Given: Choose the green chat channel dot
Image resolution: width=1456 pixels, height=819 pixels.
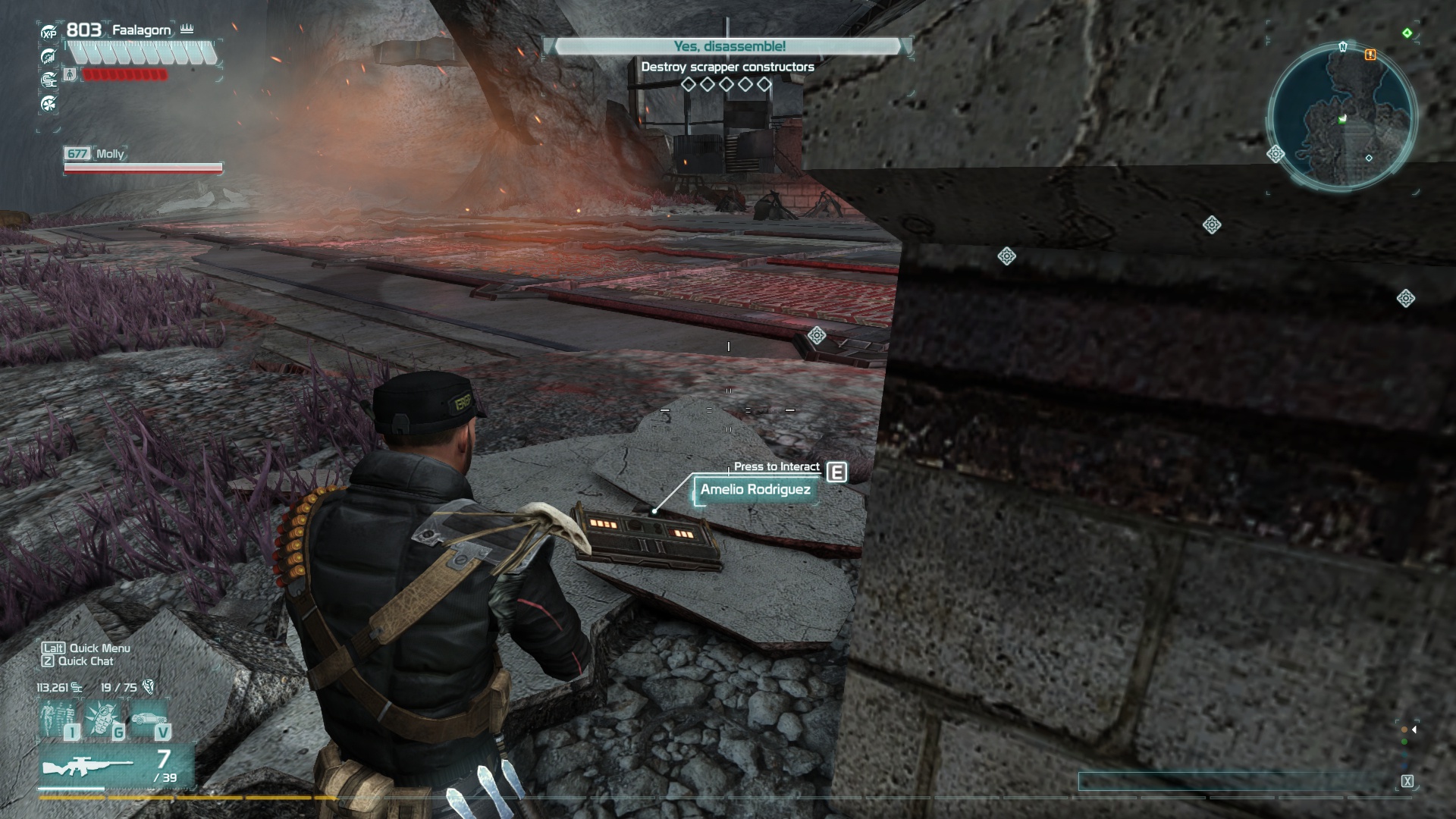Looking at the screenshot, I should (1404, 742).
